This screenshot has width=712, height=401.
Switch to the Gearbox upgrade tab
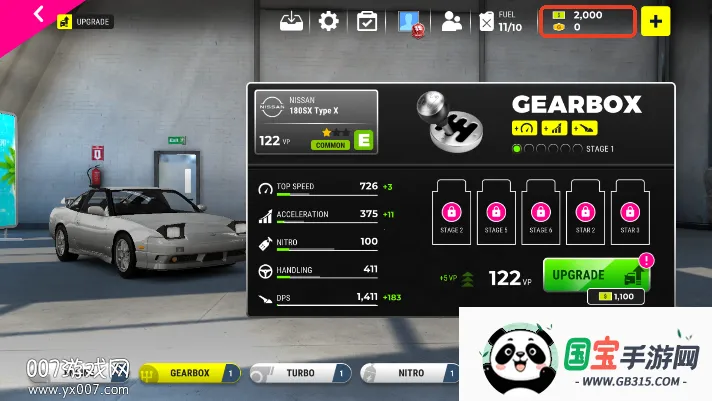point(190,373)
